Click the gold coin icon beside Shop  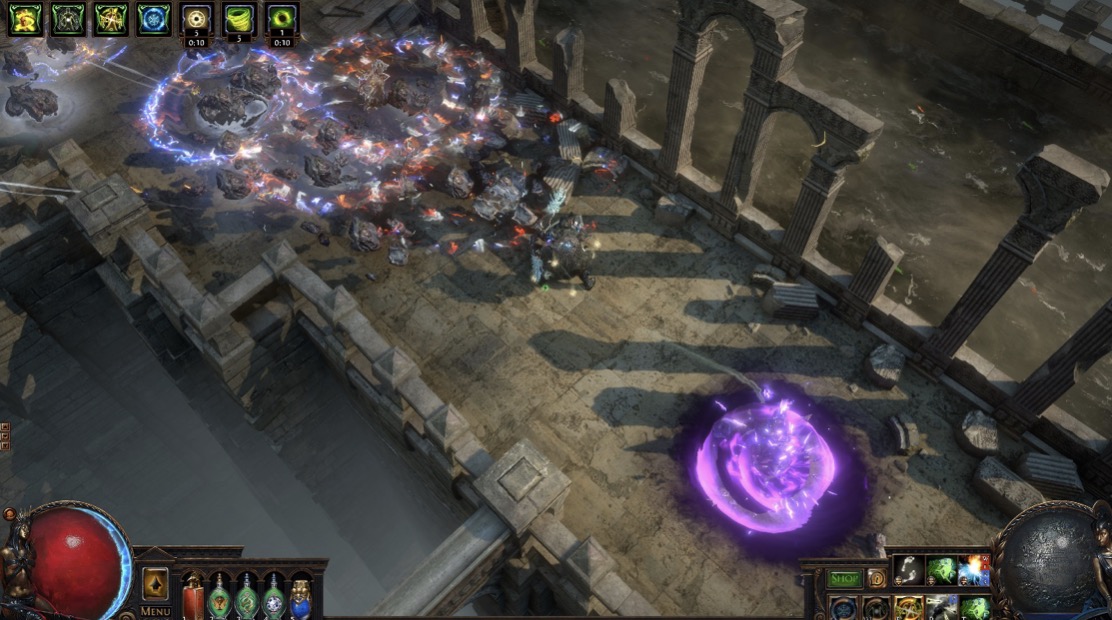pos(876,578)
